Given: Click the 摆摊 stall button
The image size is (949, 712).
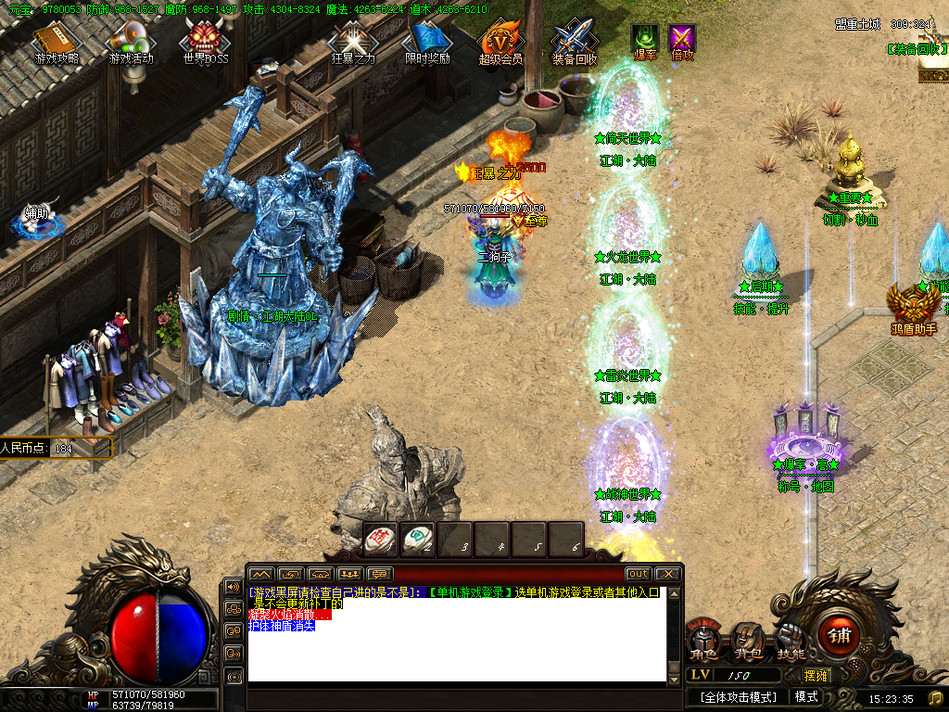Looking at the screenshot, I should click(x=816, y=675).
